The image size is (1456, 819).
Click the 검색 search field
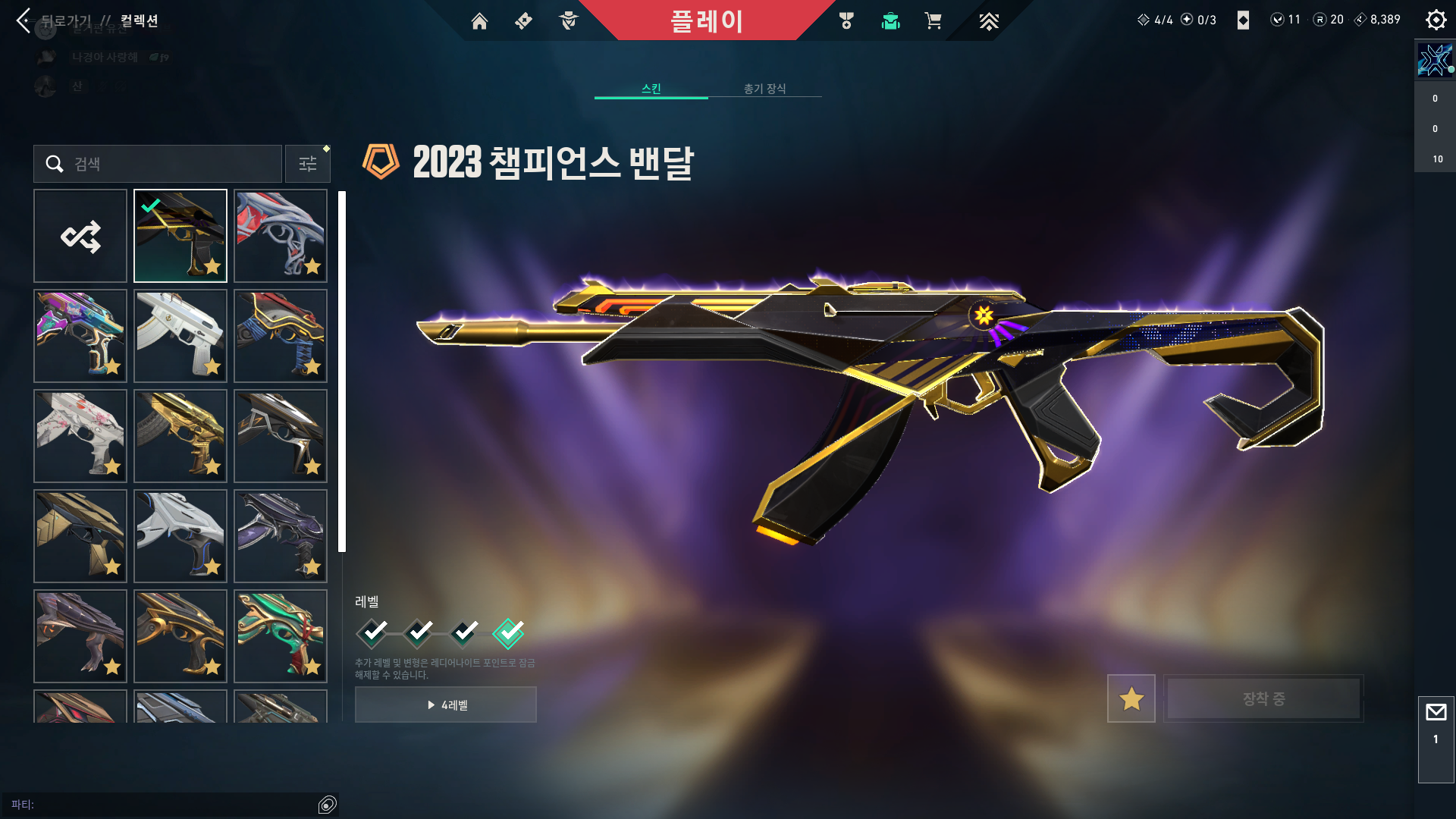(167, 164)
